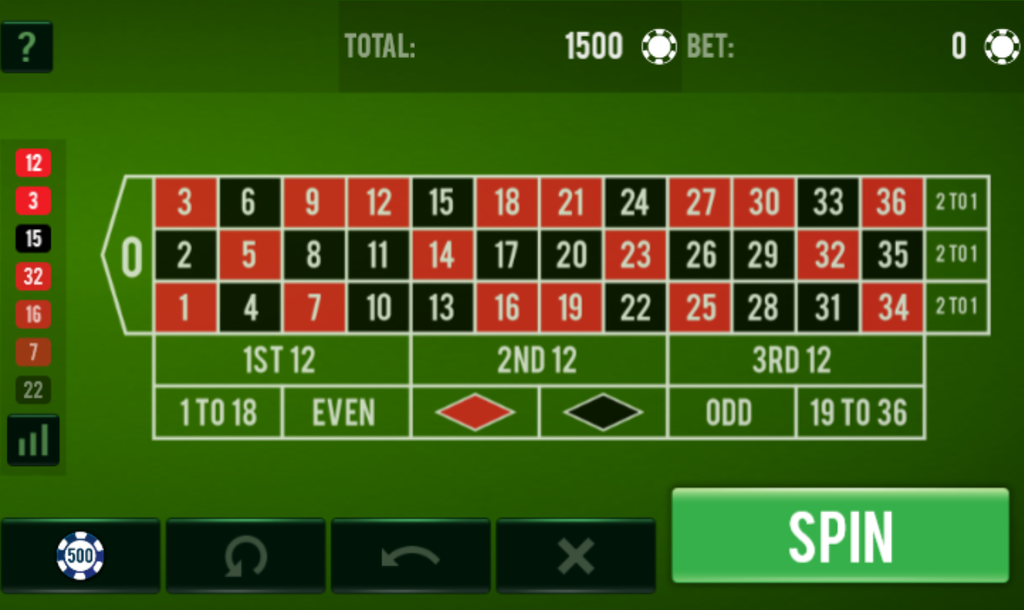The image size is (1024, 610).
Task: Bet on the 3RD 12 dozen
Action: tap(794, 360)
